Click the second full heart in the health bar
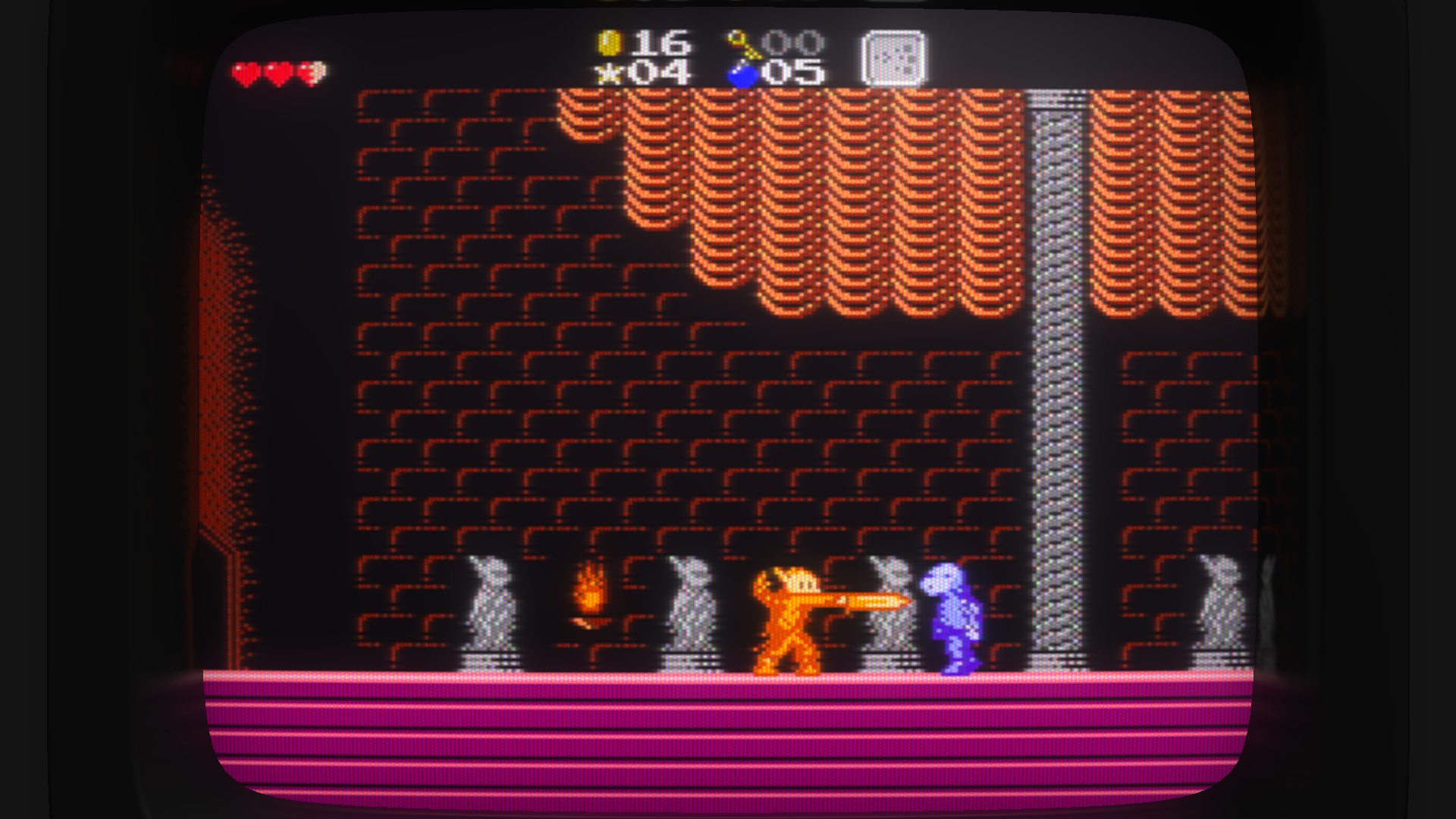This screenshot has height=819, width=1456. [278, 71]
